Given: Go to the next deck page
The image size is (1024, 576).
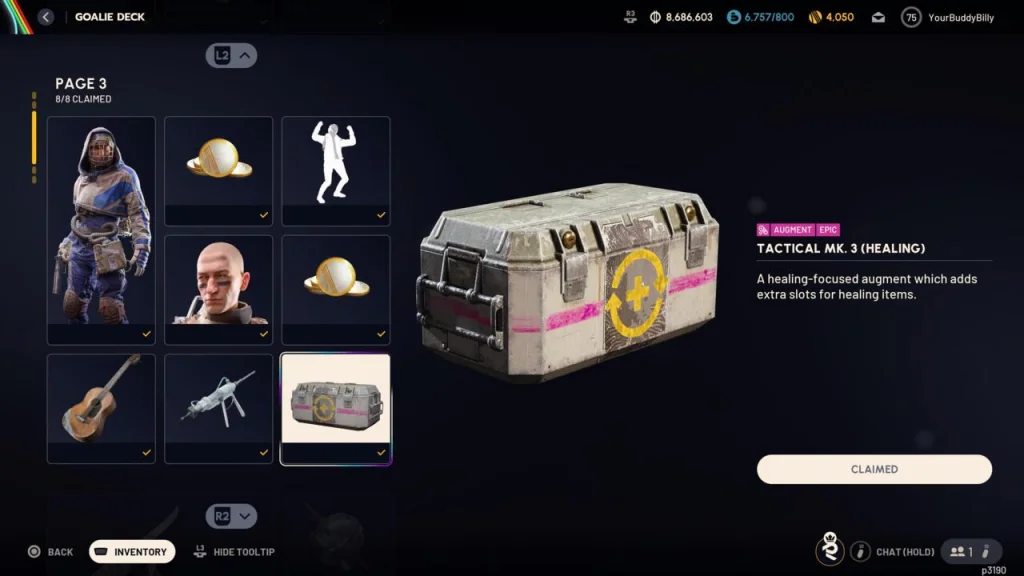Looking at the screenshot, I should tap(232, 516).
